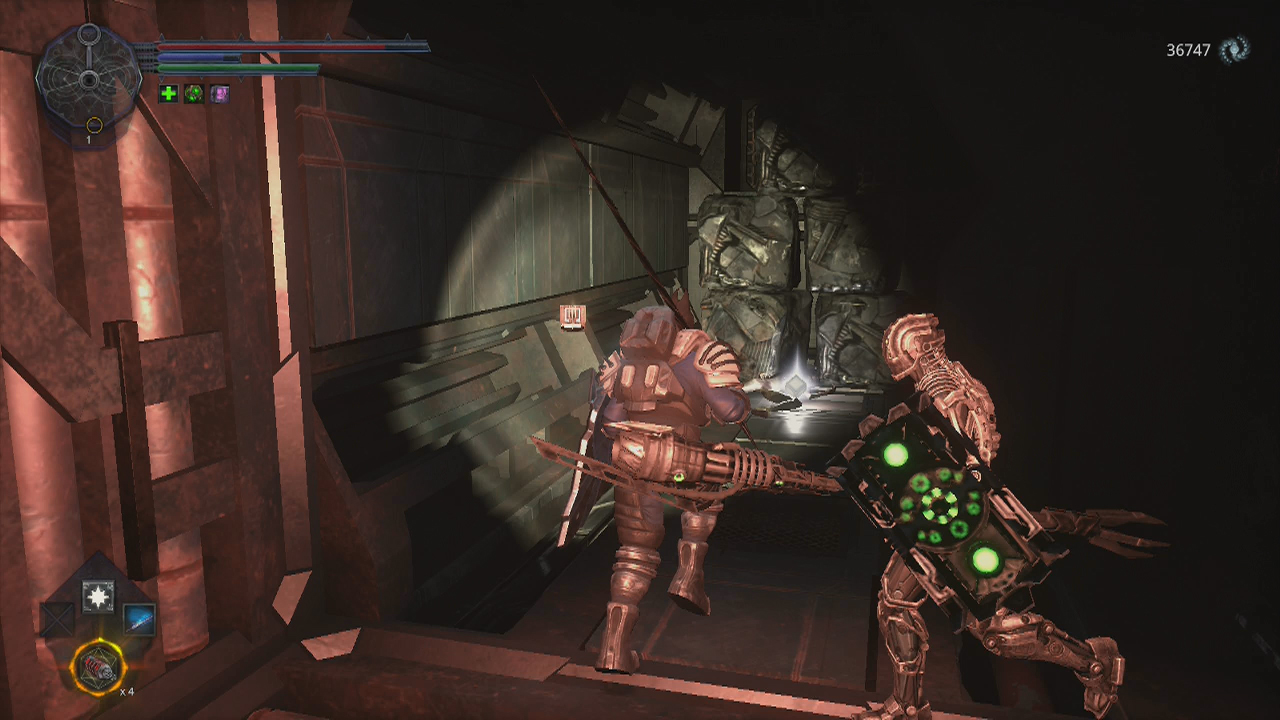Click the circular marker atop the compass
1280x720 pixels.
(90, 33)
